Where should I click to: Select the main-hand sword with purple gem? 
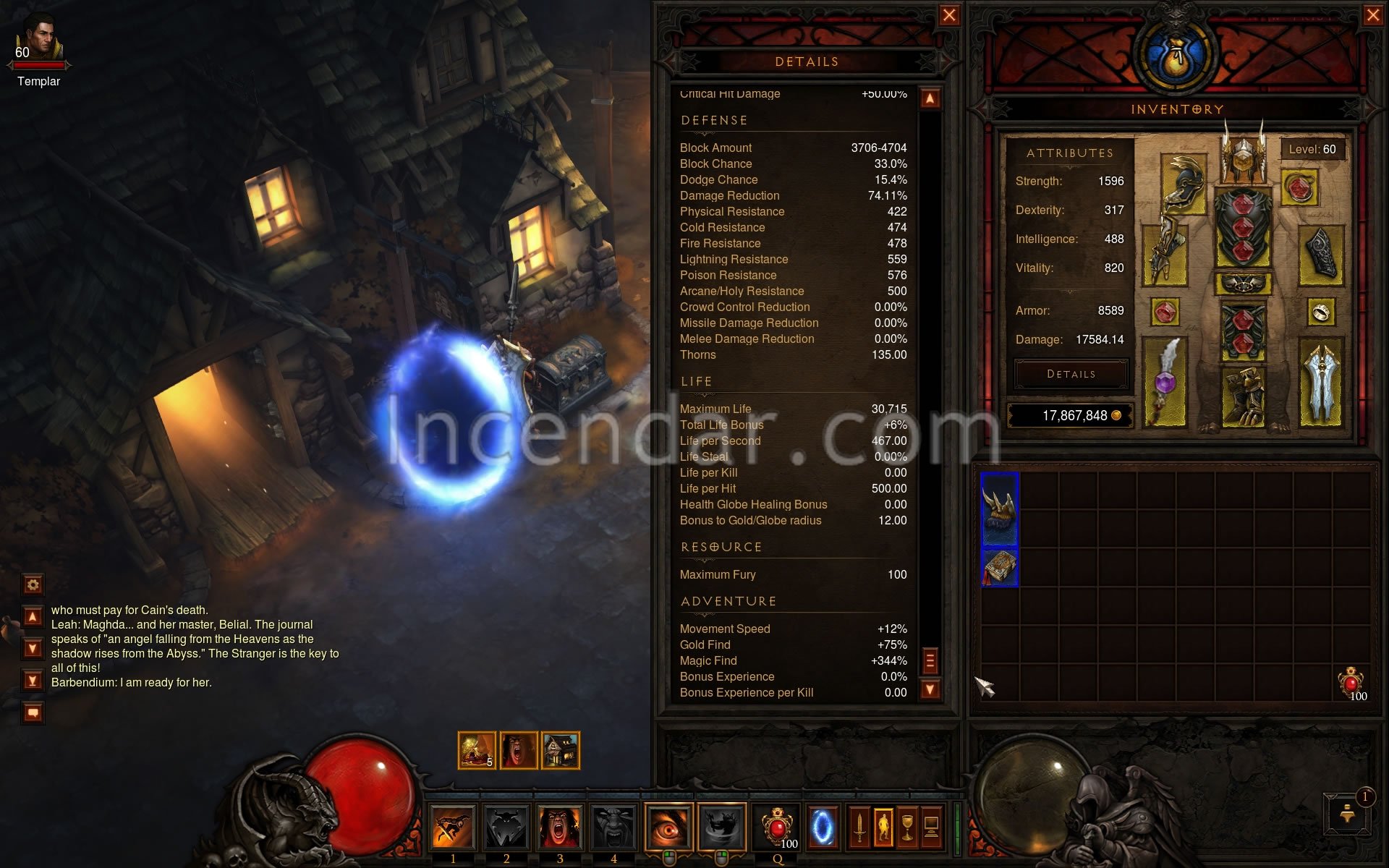pos(1165,383)
